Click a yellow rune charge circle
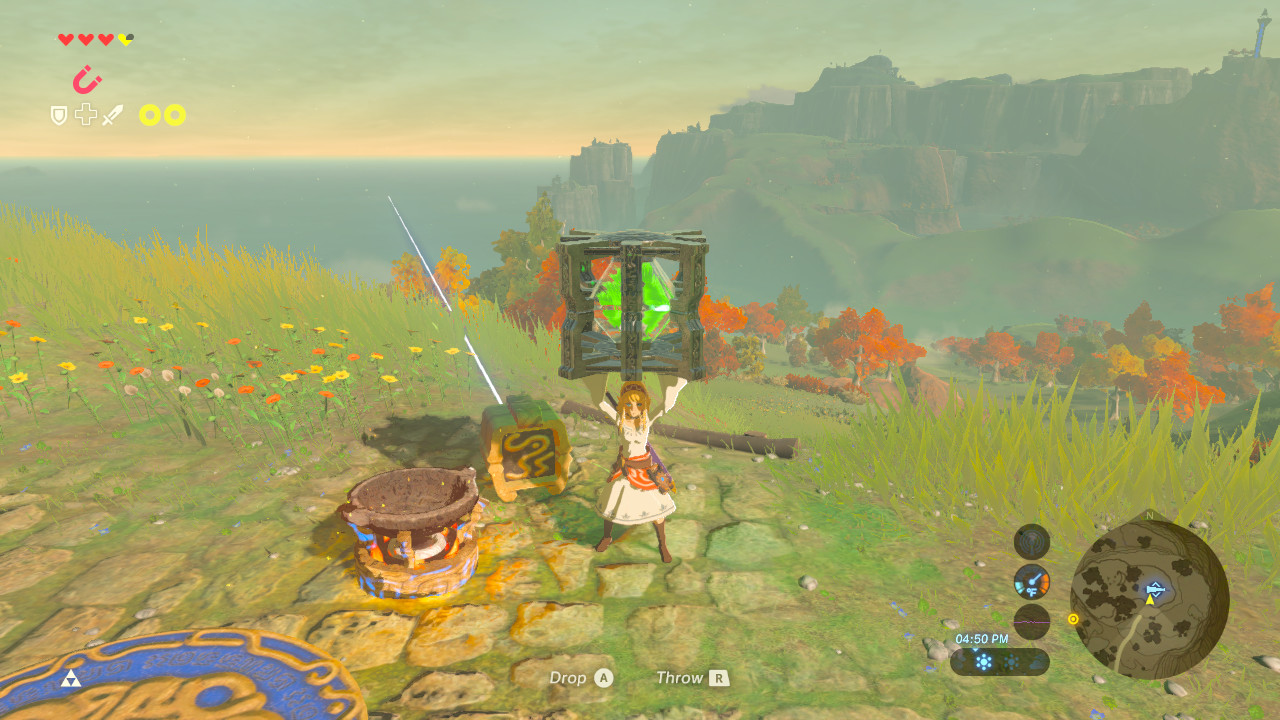The height and width of the screenshot is (720, 1280). point(149,114)
